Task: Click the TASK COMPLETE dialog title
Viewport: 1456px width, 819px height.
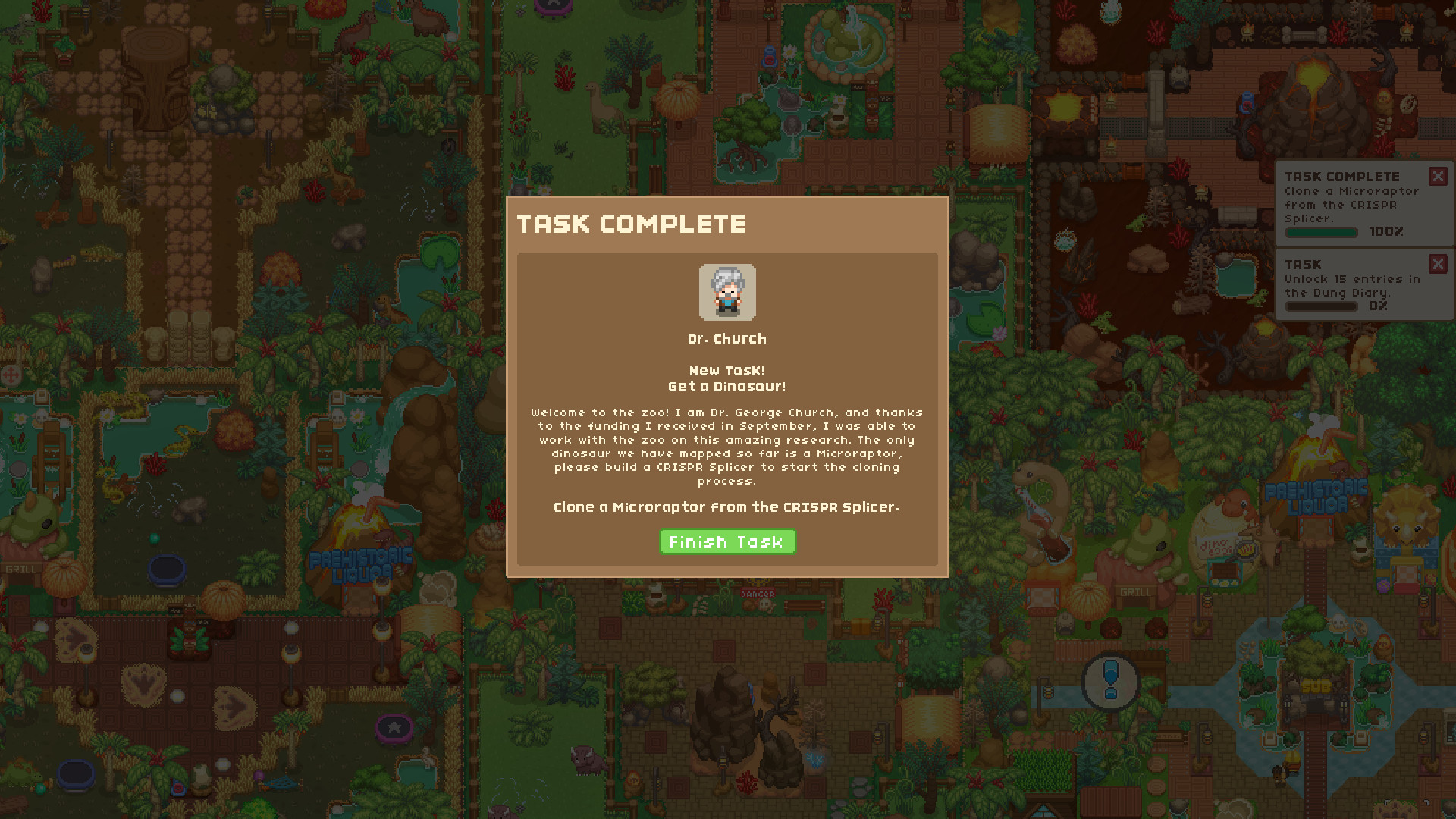Action: 632,224
